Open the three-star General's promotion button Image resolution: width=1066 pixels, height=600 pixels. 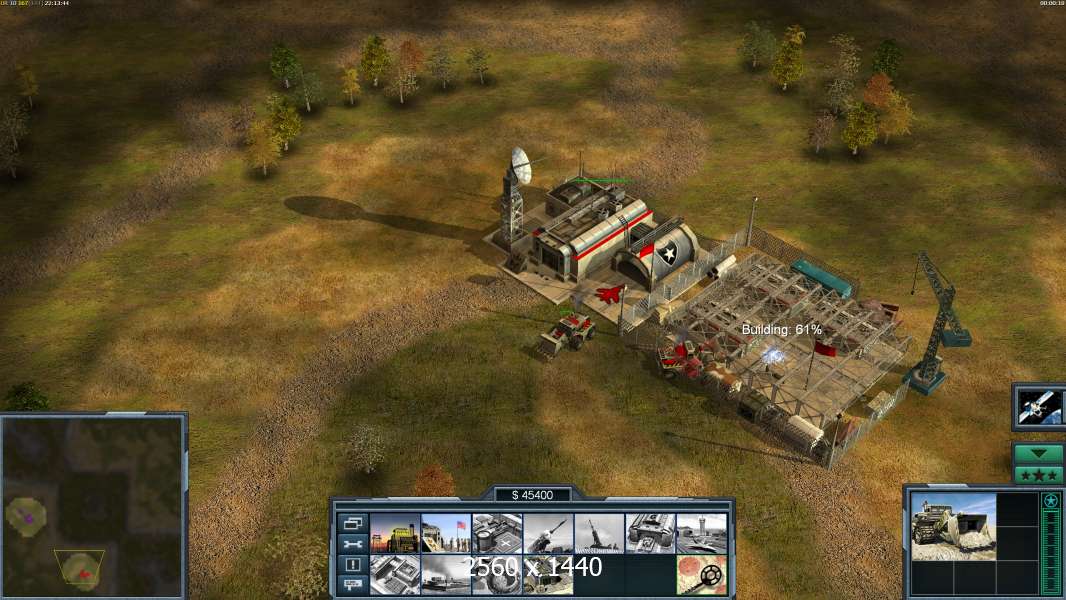tap(1038, 474)
